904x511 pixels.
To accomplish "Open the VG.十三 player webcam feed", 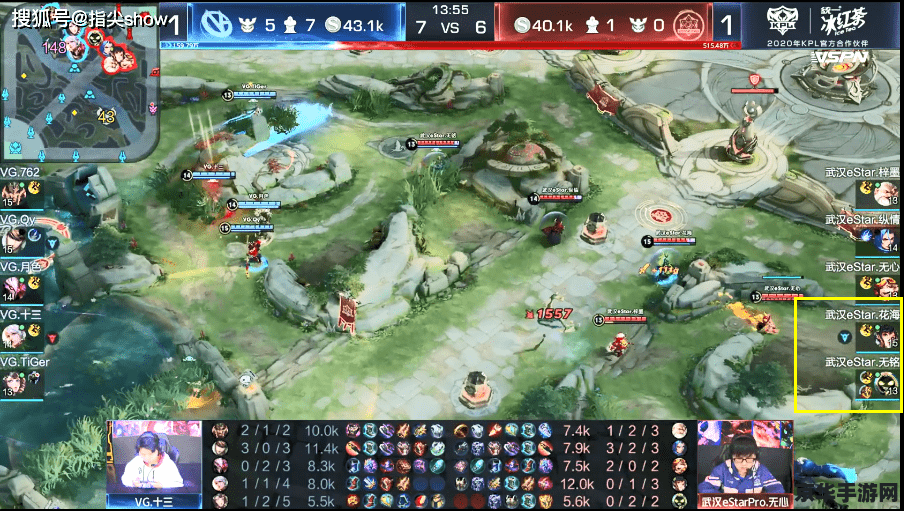I will pos(156,459).
